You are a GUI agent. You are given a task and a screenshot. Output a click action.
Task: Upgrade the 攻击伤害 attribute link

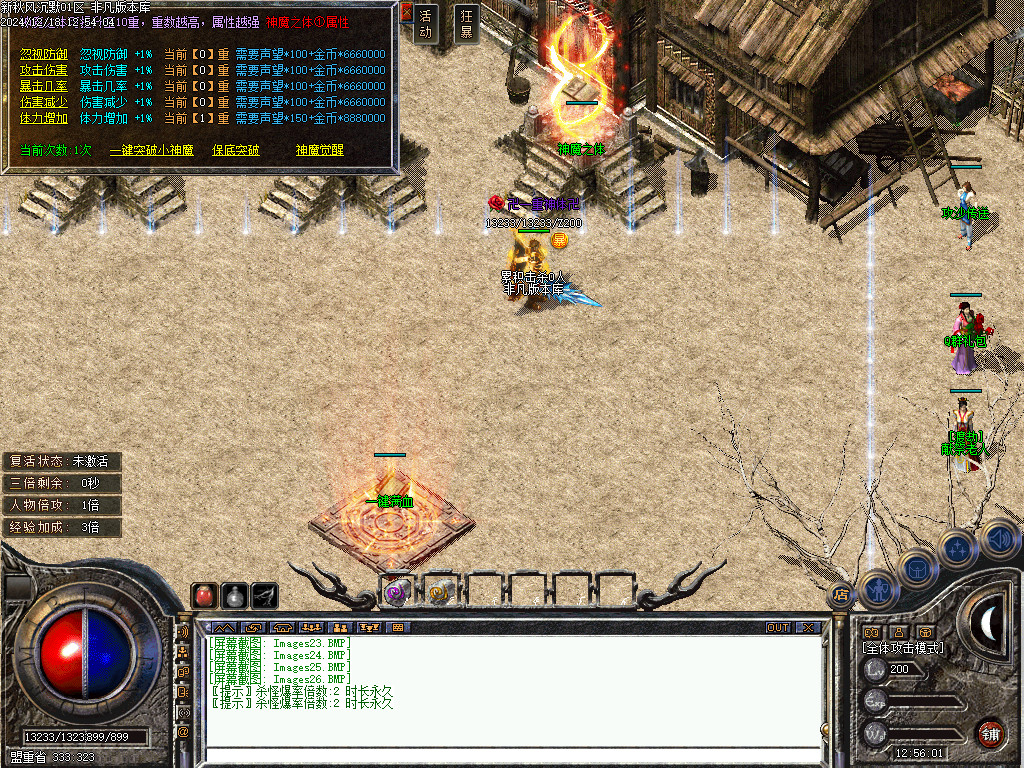(43, 70)
